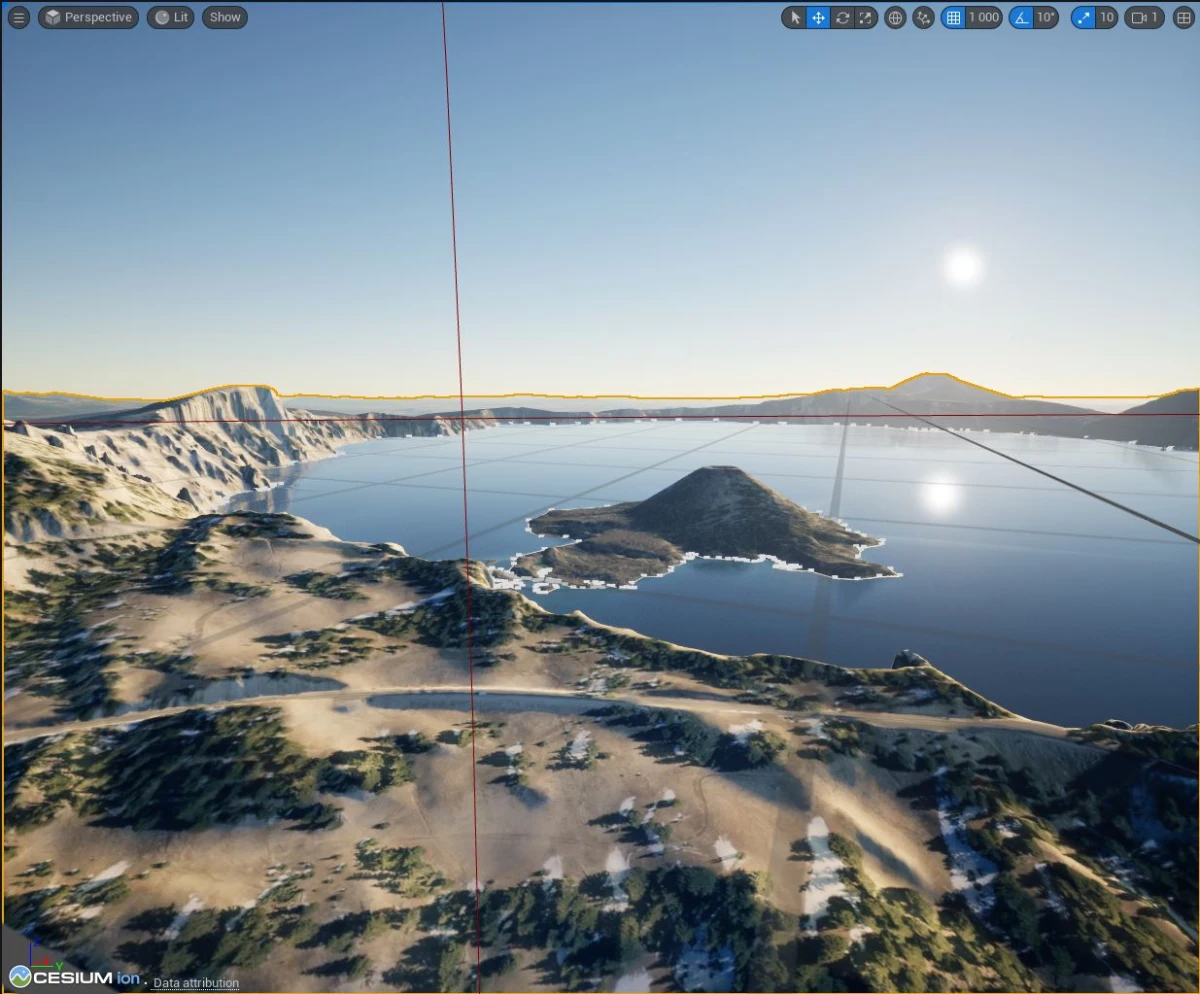This screenshot has width=1200, height=994.
Task: Toggle grid snapping icon
Action: pos(953,17)
